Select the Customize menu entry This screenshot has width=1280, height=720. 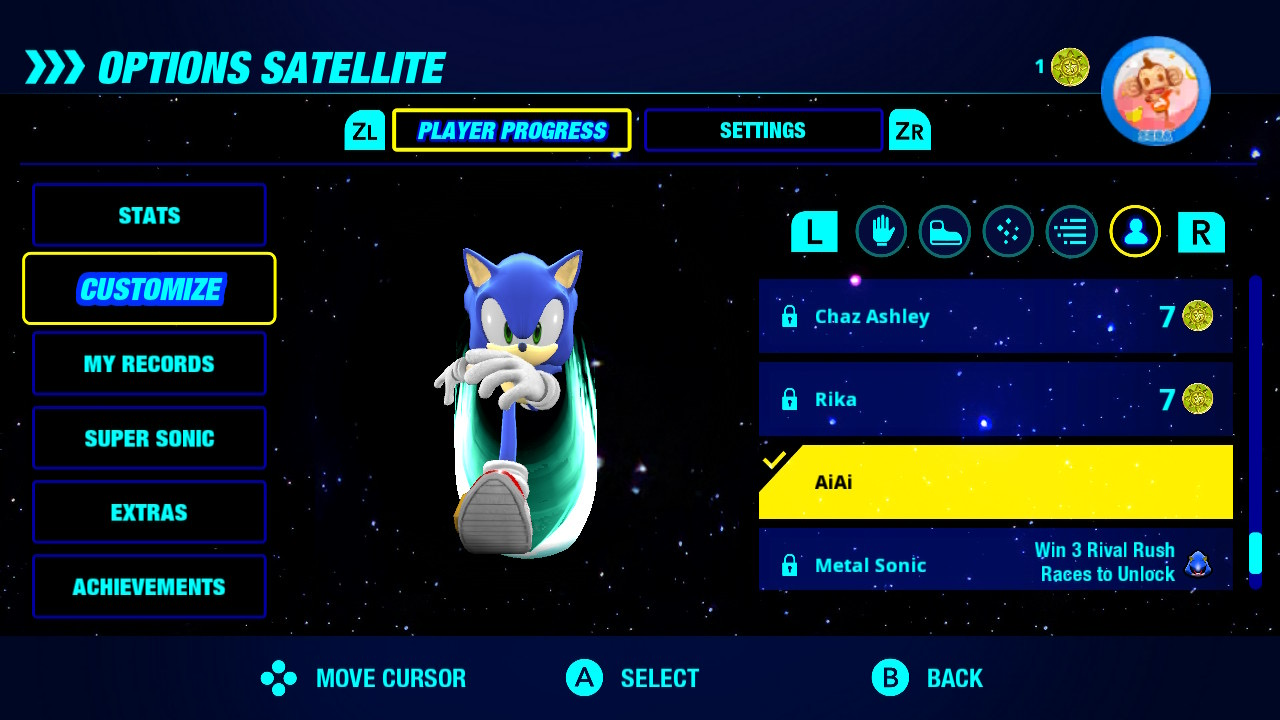pyautogui.click(x=149, y=289)
